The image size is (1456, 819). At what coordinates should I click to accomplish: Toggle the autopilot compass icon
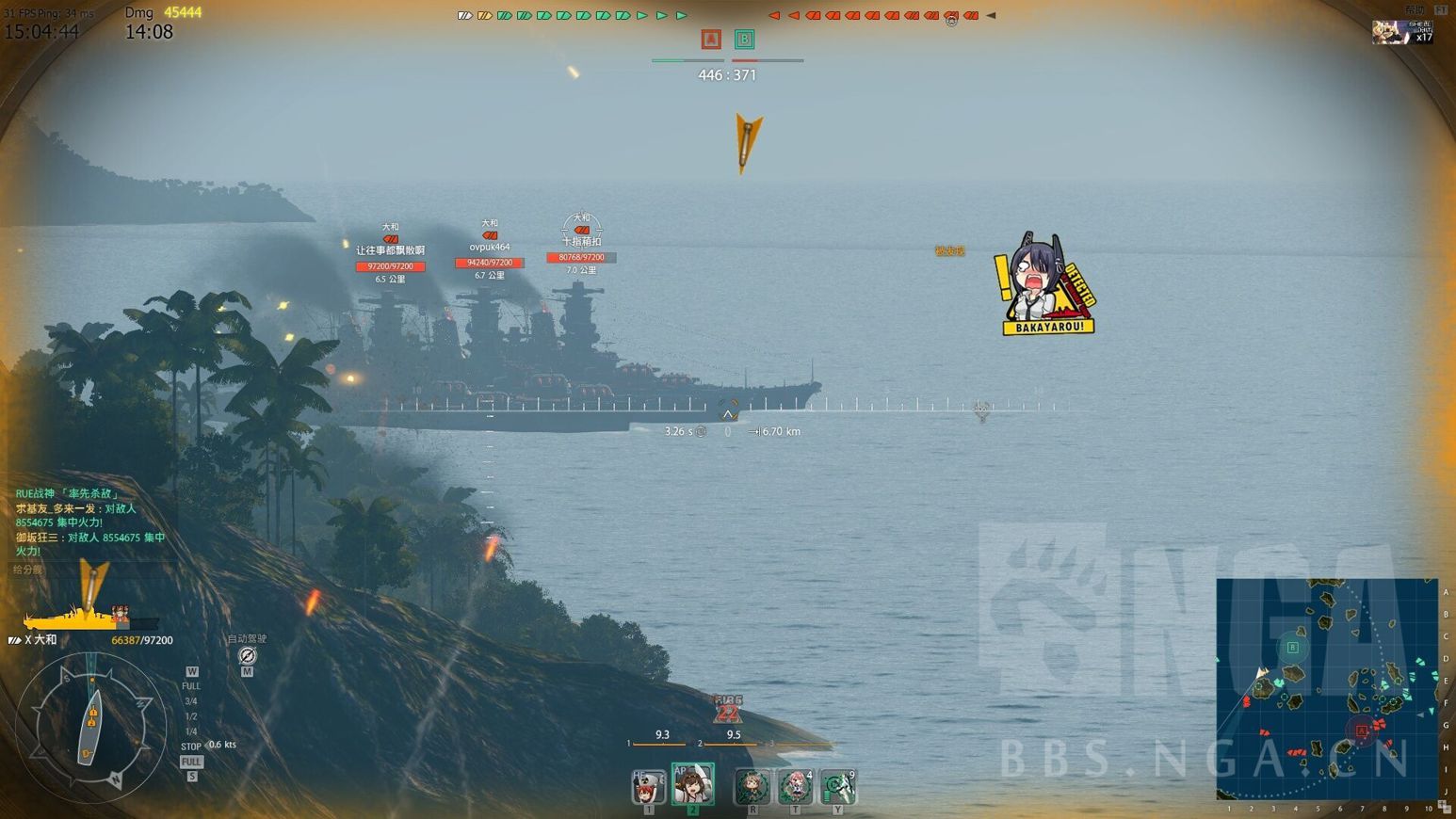[x=247, y=655]
